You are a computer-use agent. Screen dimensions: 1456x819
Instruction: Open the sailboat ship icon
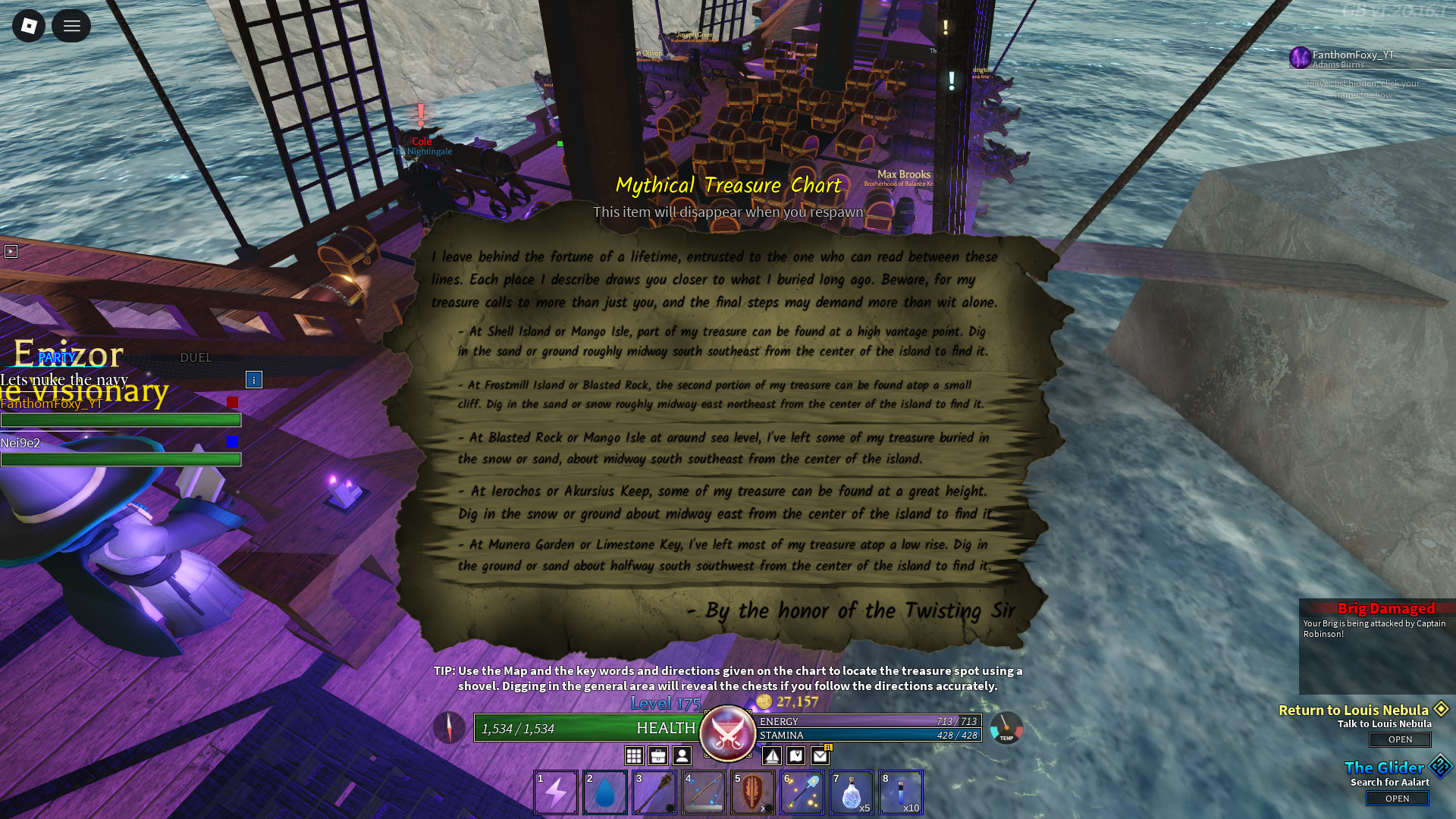point(772,755)
